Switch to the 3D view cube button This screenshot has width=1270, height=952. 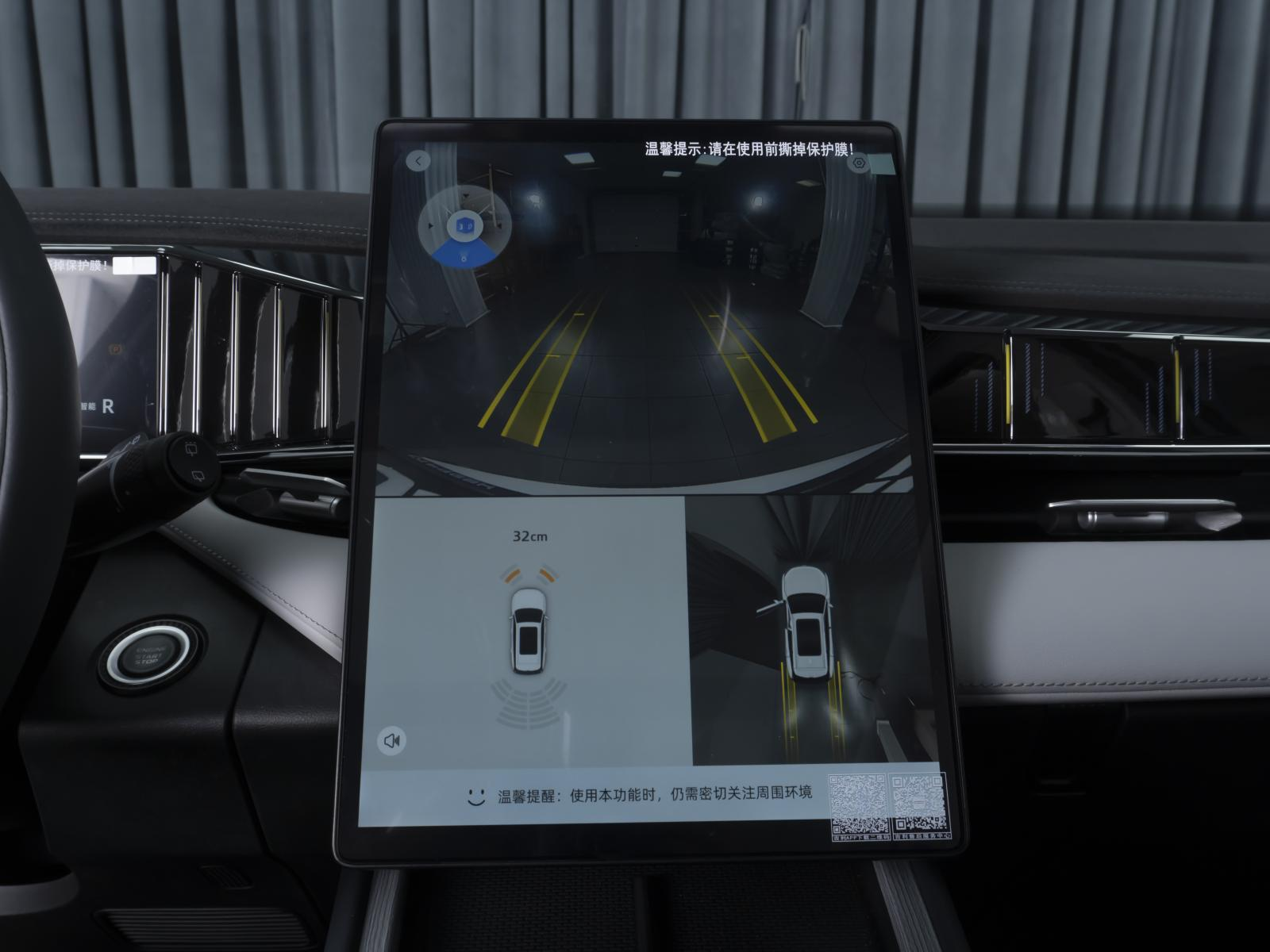(x=464, y=226)
